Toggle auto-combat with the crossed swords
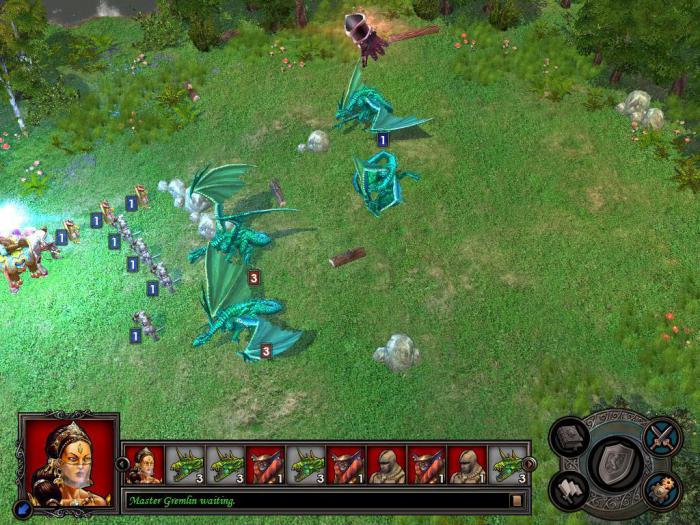This screenshot has width=700, height=525. coord(662,437)
